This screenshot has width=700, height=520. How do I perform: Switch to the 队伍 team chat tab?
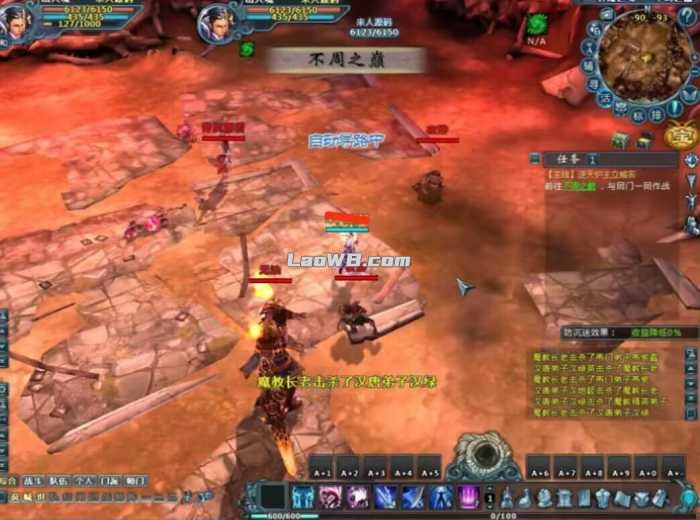click(60, 481)
